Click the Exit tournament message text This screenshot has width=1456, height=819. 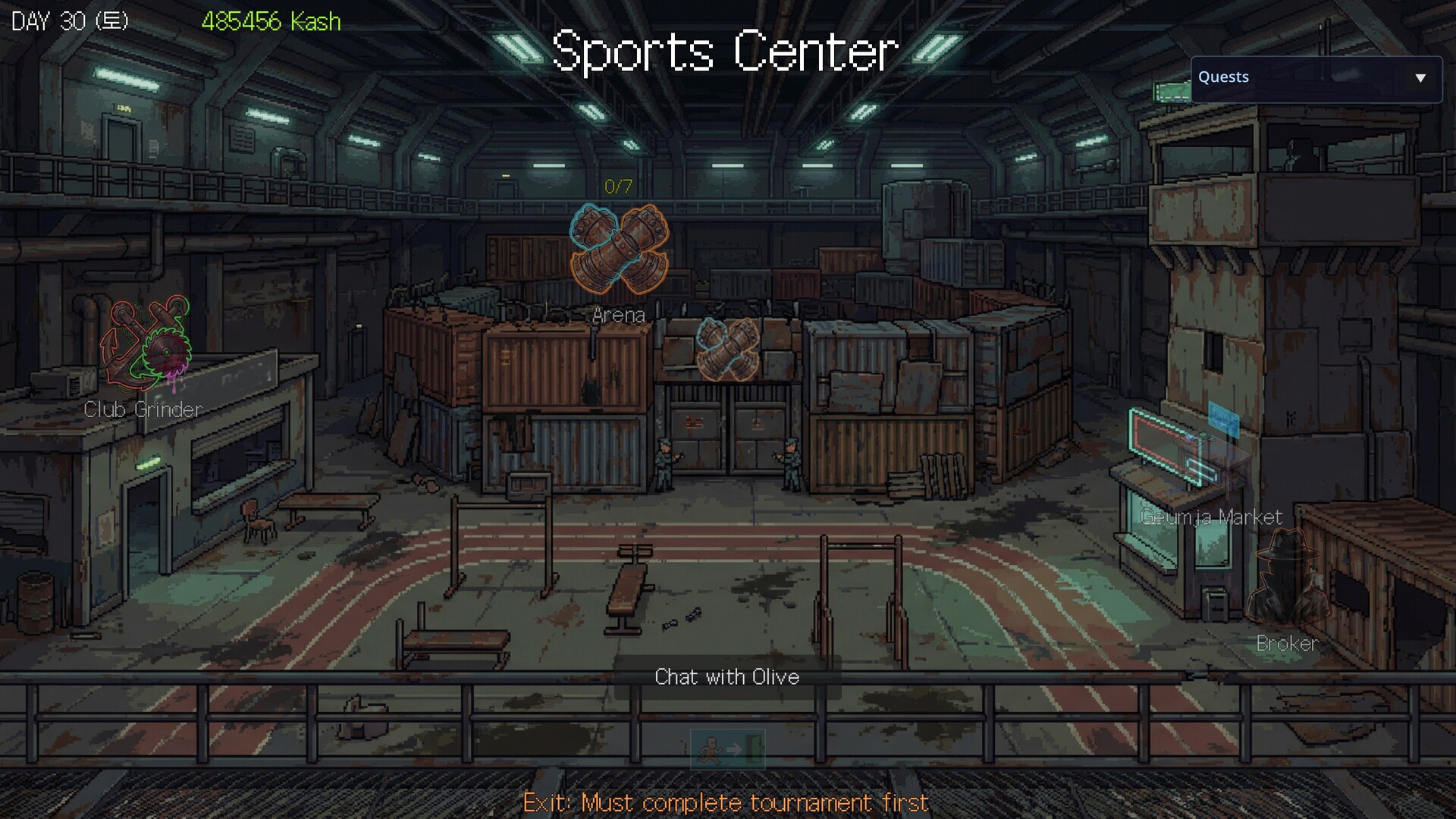727,802
